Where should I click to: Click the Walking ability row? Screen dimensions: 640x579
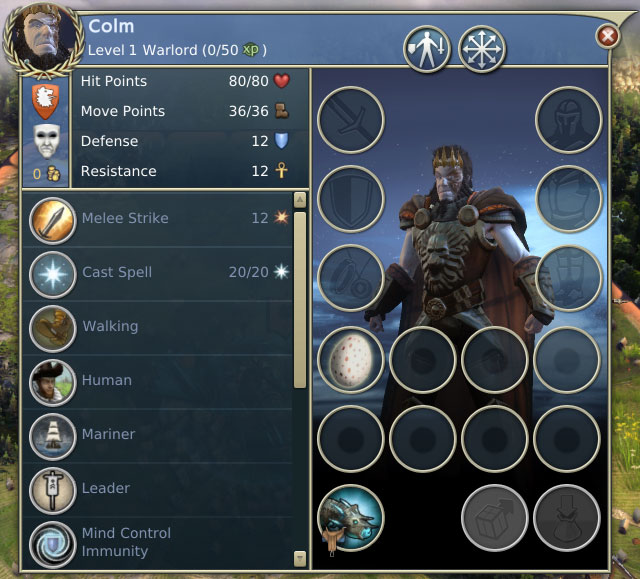pos(160,326)
